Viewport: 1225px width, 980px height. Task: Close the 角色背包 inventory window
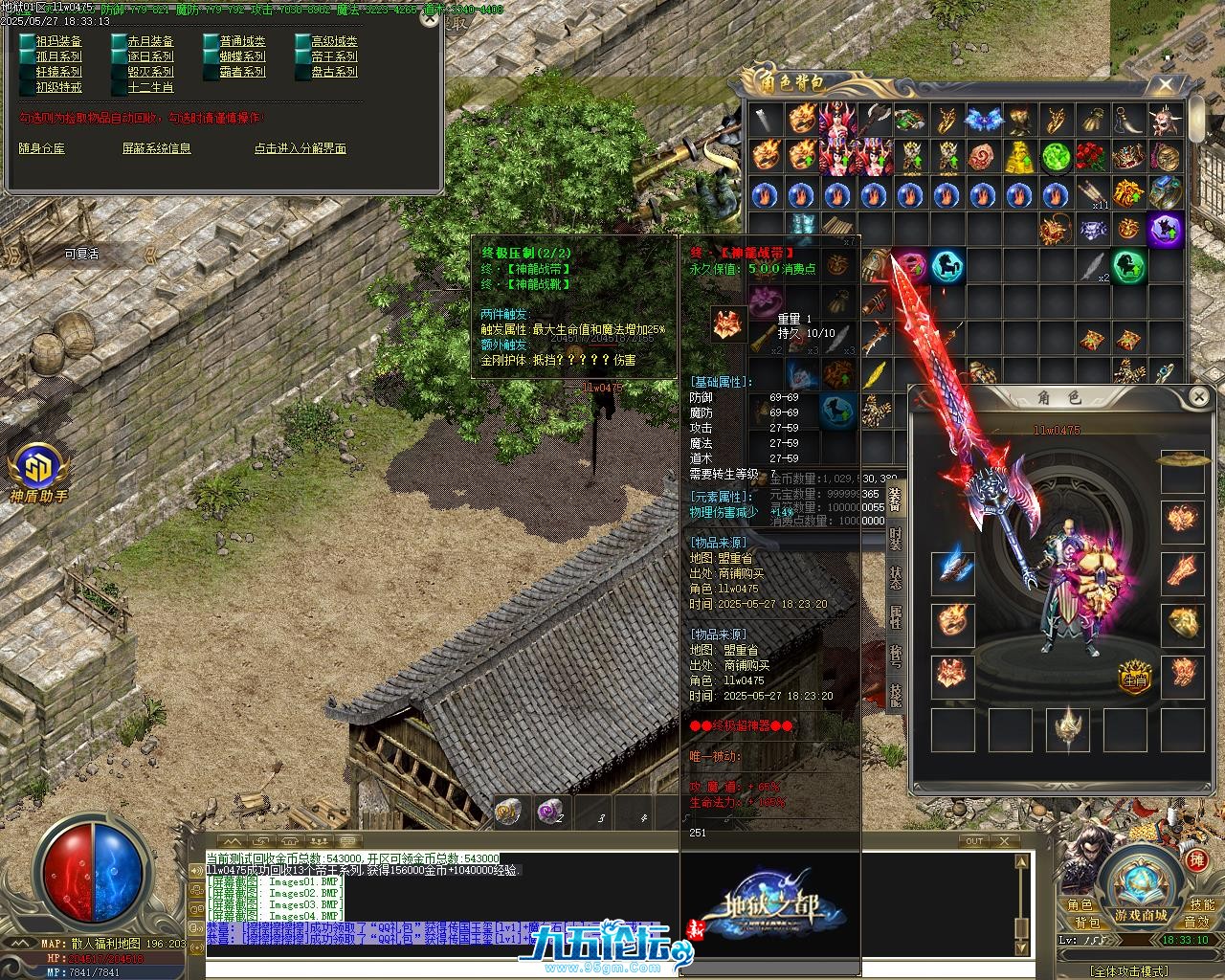[1165, 85]
